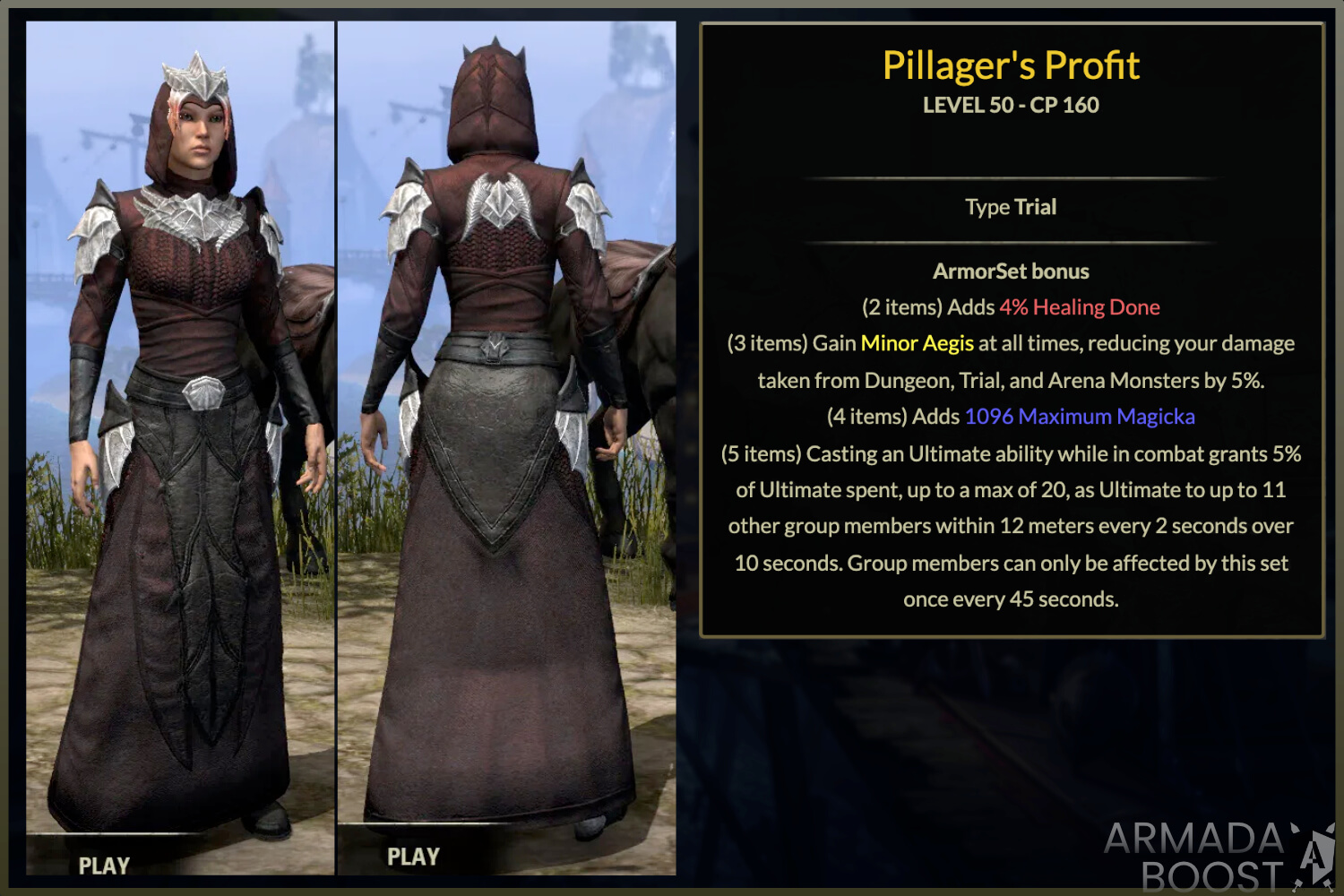1344x896 pixels.
Task: Open the '1096 Maximum Magicka' stat link
Action: click(x=1080, y=416)
